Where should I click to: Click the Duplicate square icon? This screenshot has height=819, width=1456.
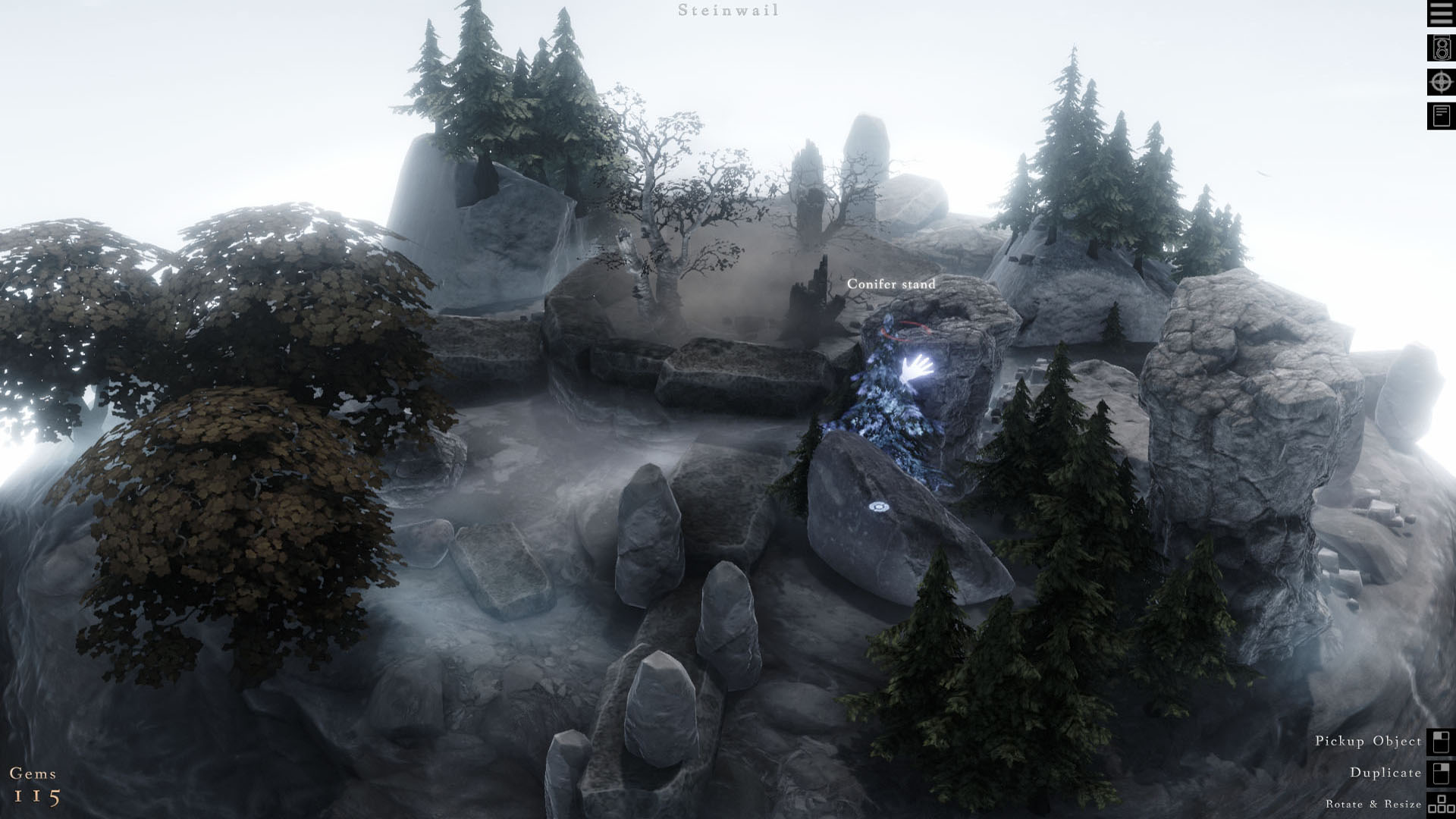[x=1440, y=774]
